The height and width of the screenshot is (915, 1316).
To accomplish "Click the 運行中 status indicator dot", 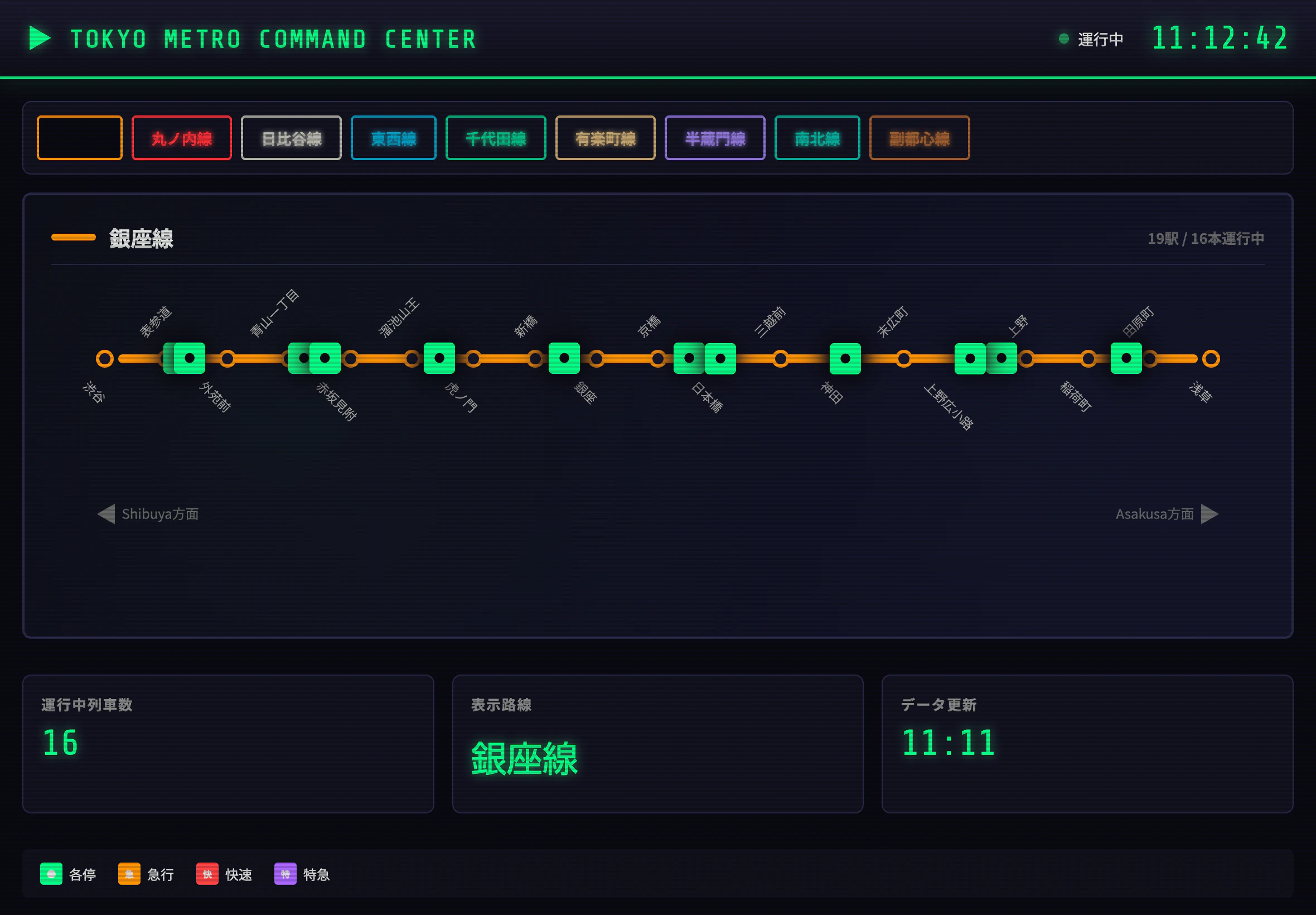I will (x=1064, y=38).
